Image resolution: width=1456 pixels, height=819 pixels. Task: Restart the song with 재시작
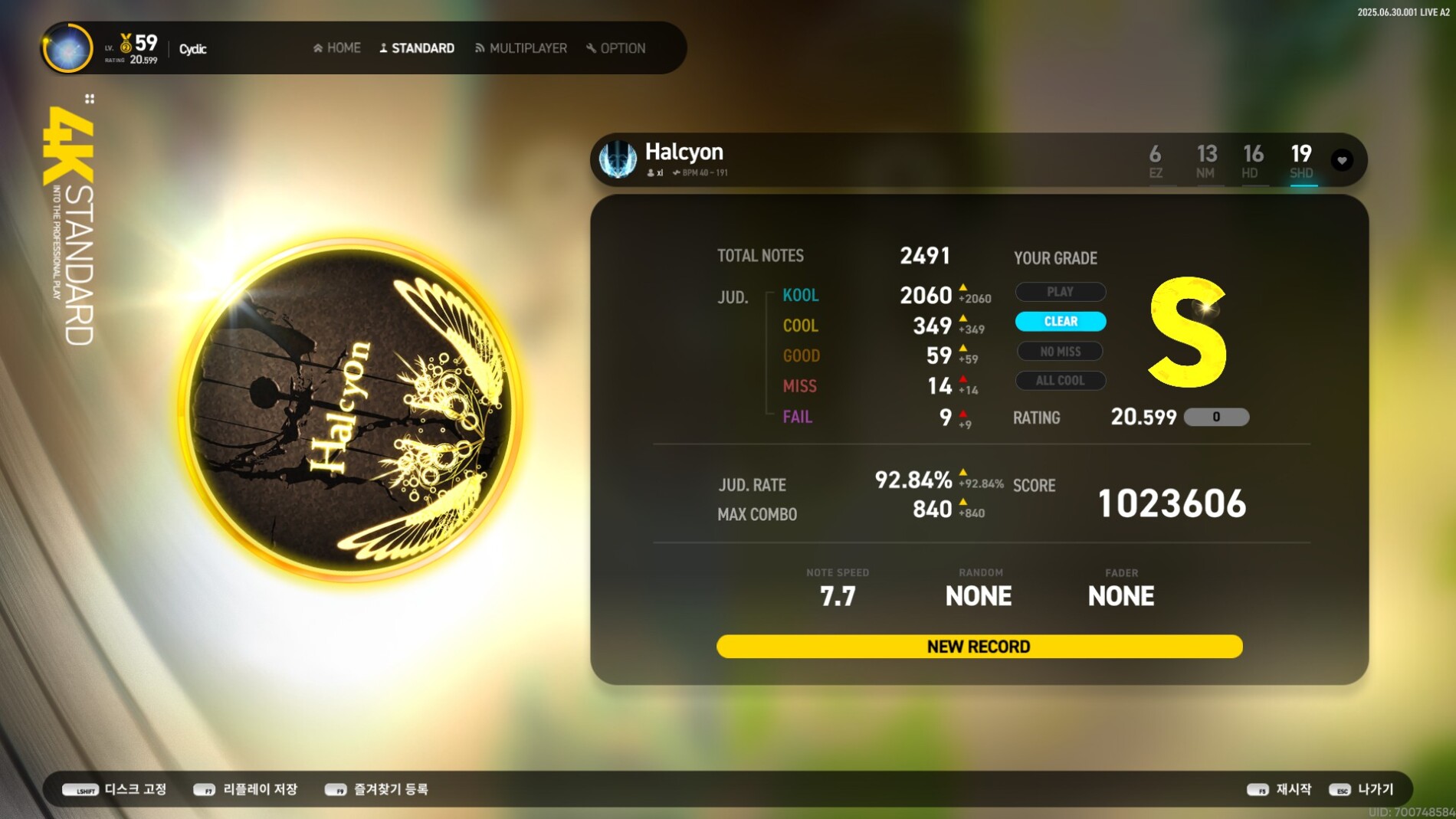[x=1279, y=789]
